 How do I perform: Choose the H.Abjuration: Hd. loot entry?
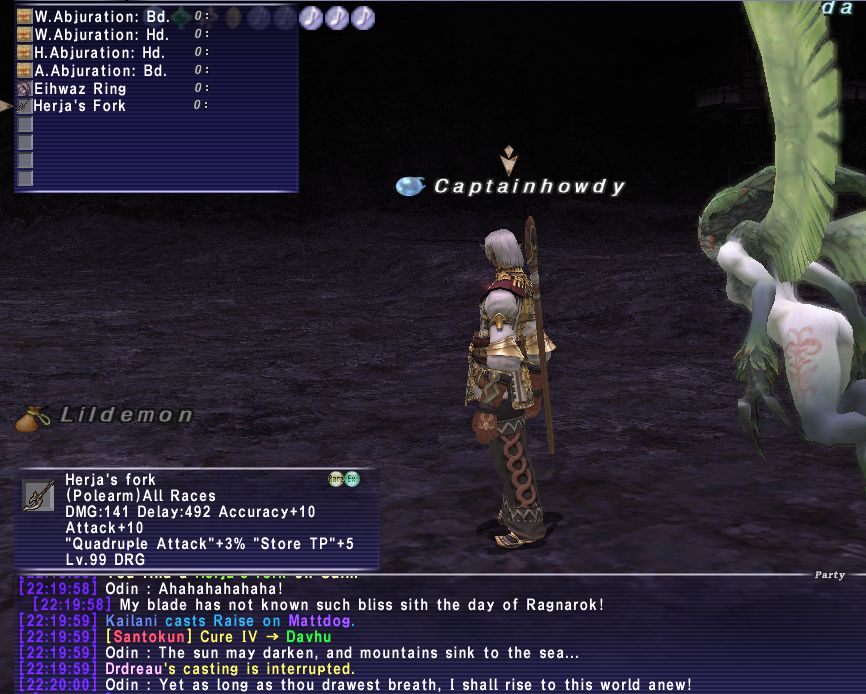(x=100, y=53)
